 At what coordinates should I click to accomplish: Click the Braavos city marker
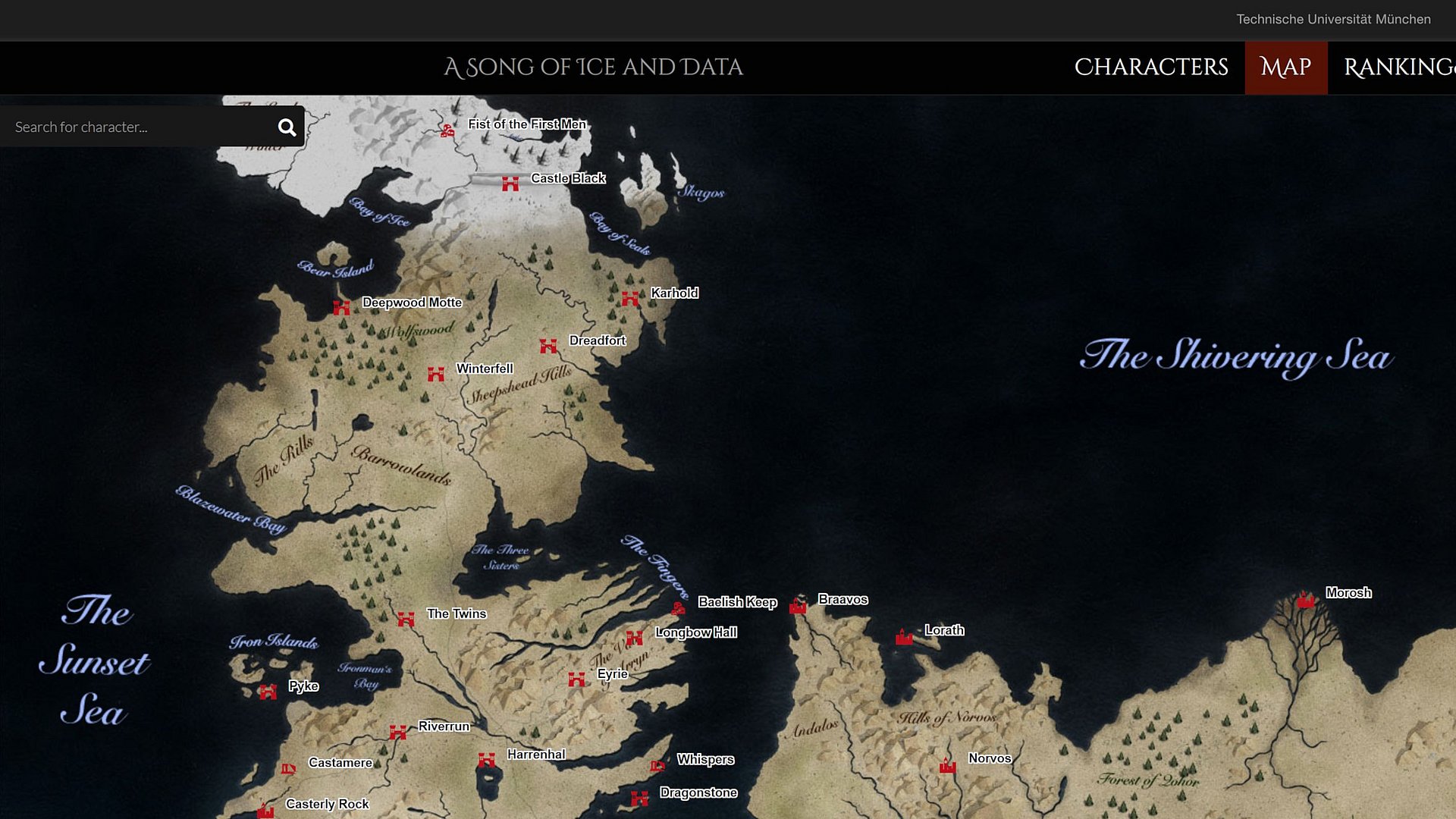click(x=798, y=604)
